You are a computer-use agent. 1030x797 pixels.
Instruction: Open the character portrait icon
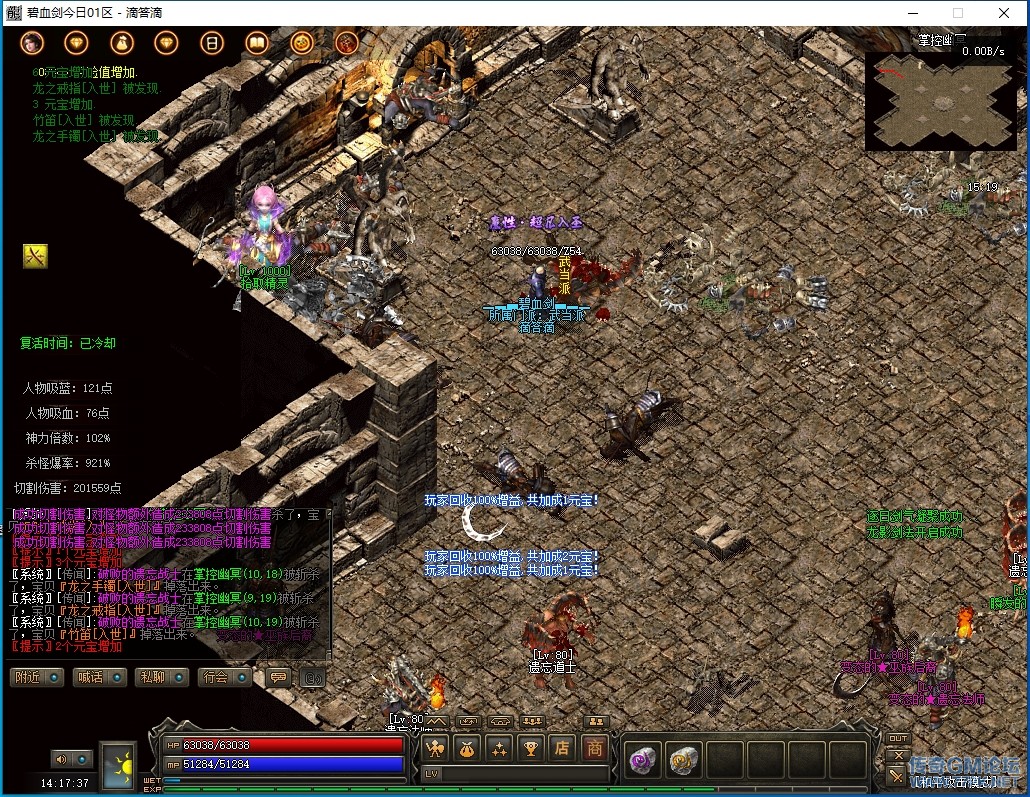click(31, 43)
